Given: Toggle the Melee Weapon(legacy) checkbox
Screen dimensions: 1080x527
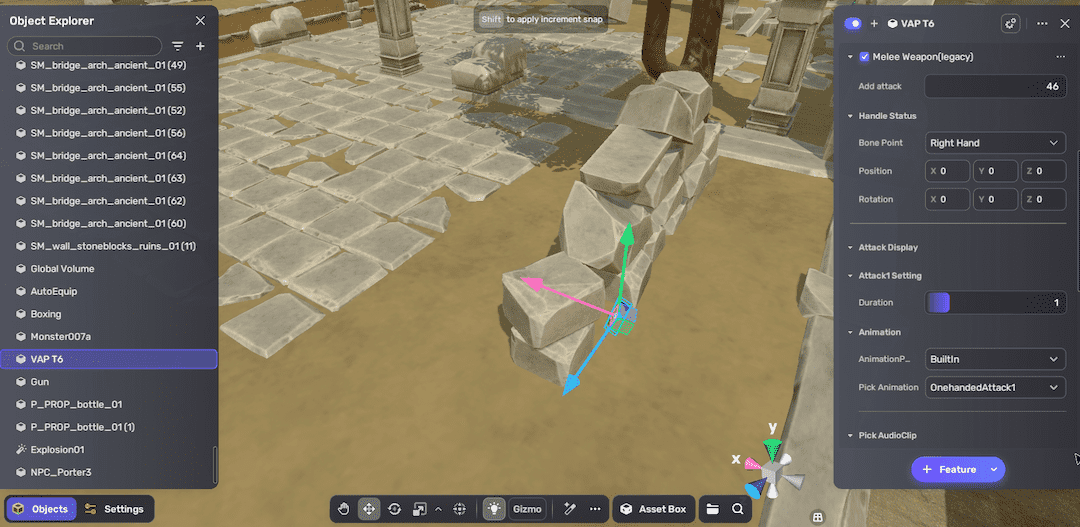Looking at the screenshot, I should point(864,57).
